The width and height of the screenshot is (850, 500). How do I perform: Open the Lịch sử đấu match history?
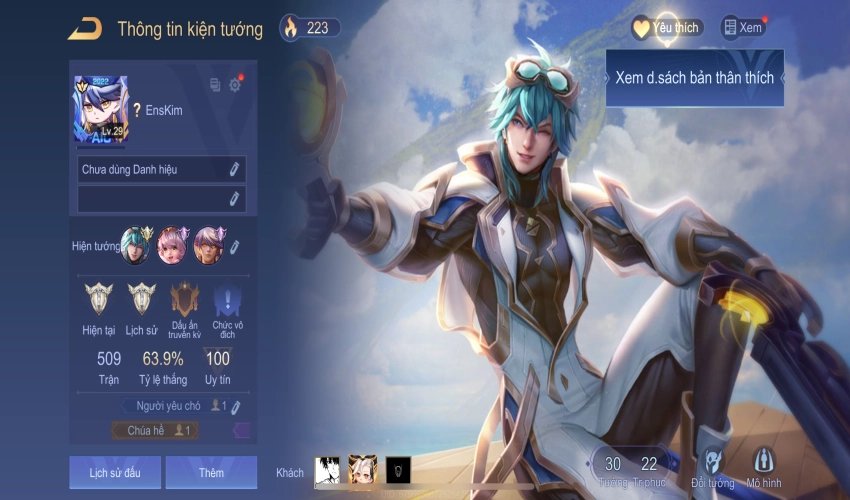pos(112,472)
